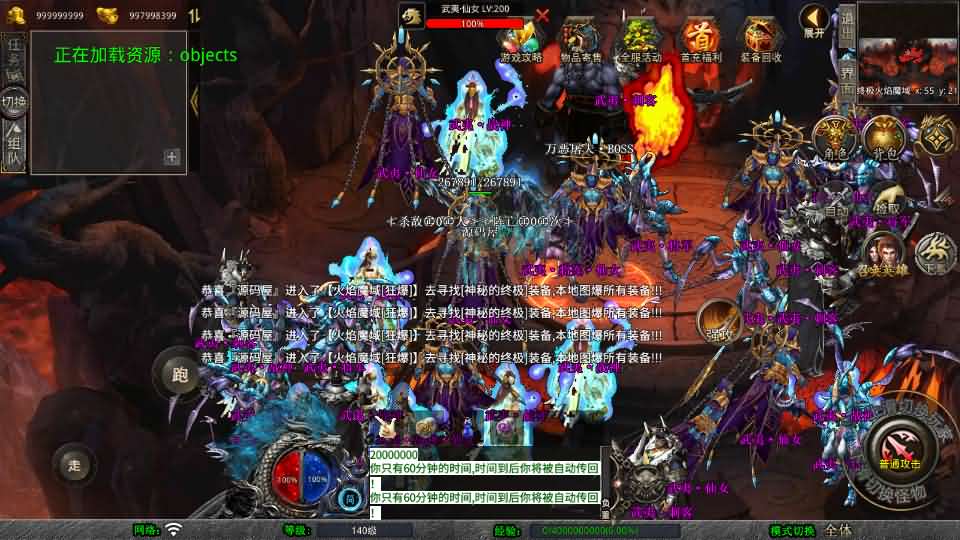
Task: Open the 角色 character panel
Action: pyautogui.click(x=832, y=136)
